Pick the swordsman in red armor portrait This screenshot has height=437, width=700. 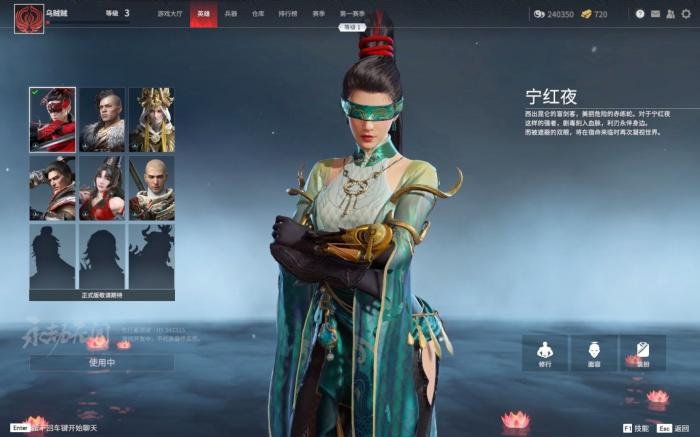point(52,187)
